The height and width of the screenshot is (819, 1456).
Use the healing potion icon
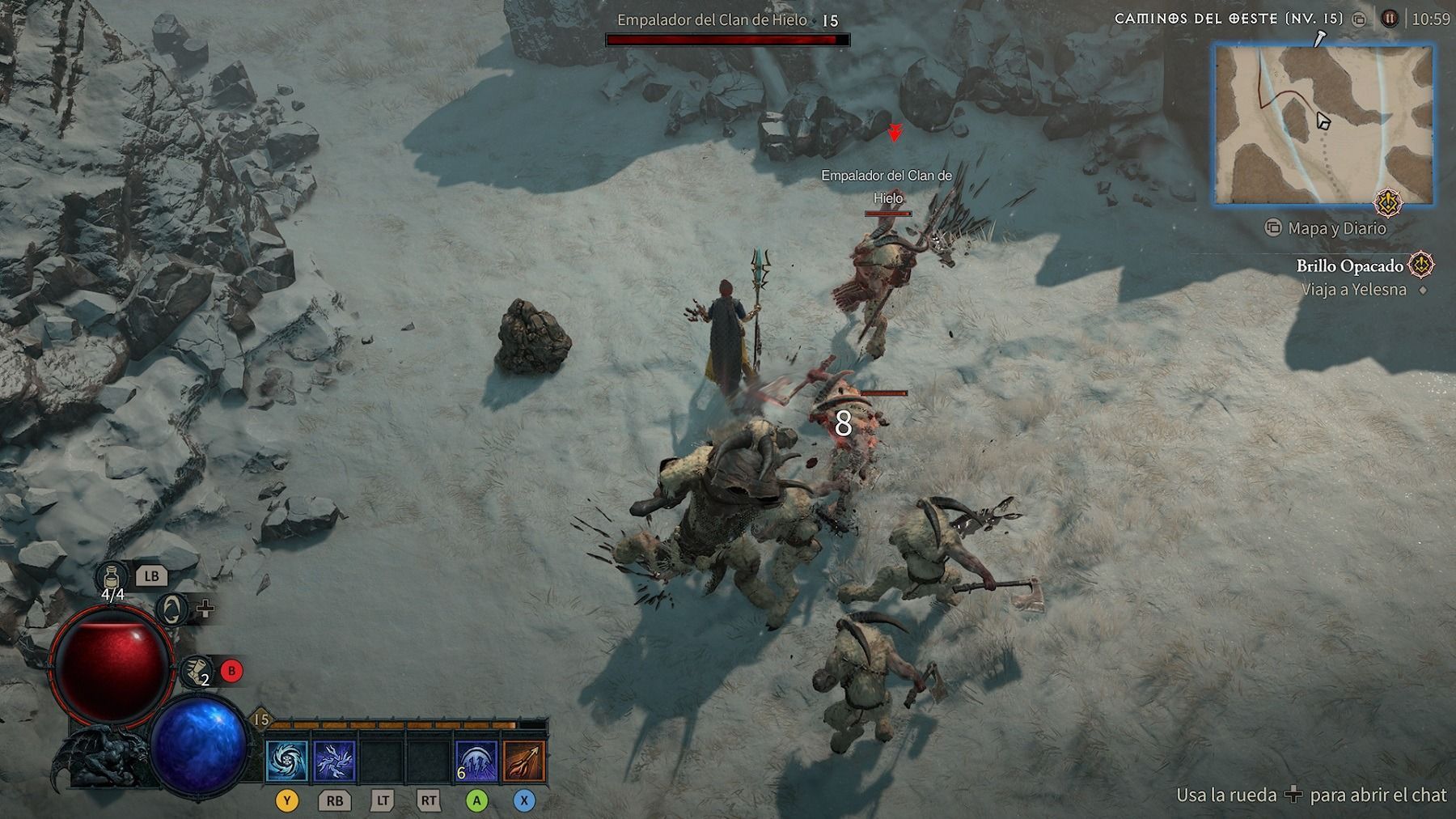(x=112, y=577)
